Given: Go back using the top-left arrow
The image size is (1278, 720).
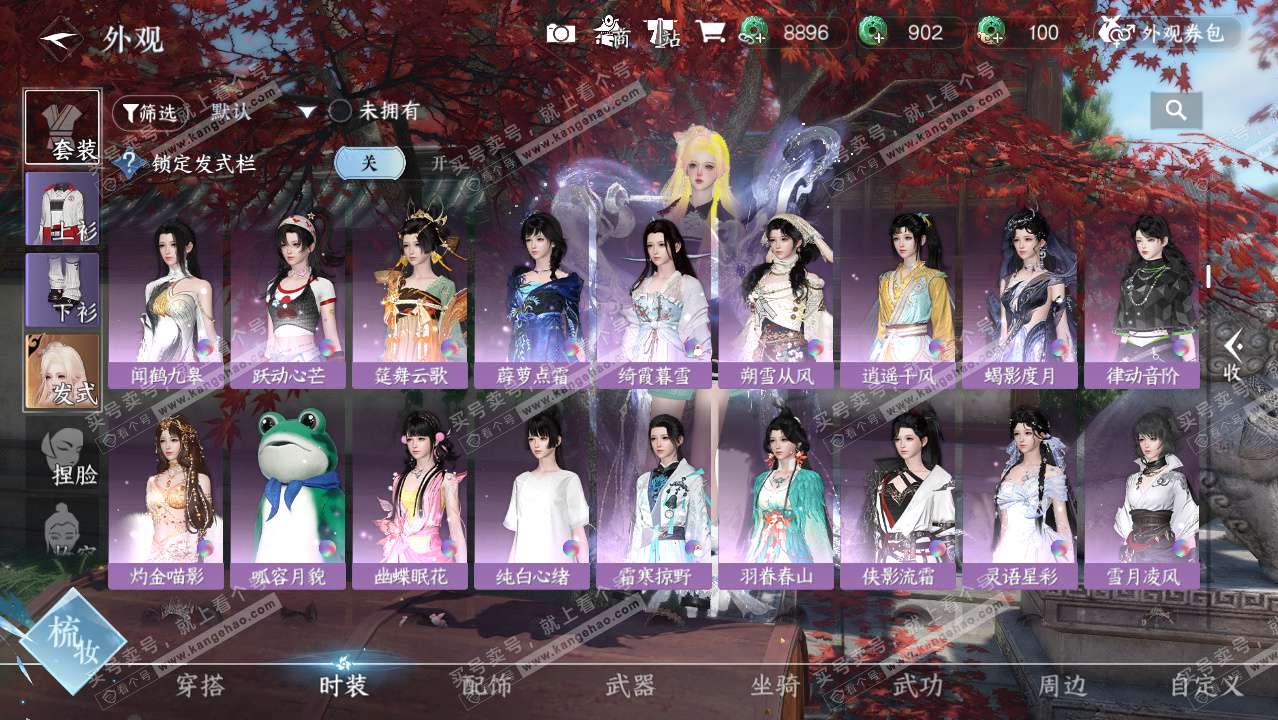Looking at the screenshot, I should pyautogui.click(x=59, y=39).
